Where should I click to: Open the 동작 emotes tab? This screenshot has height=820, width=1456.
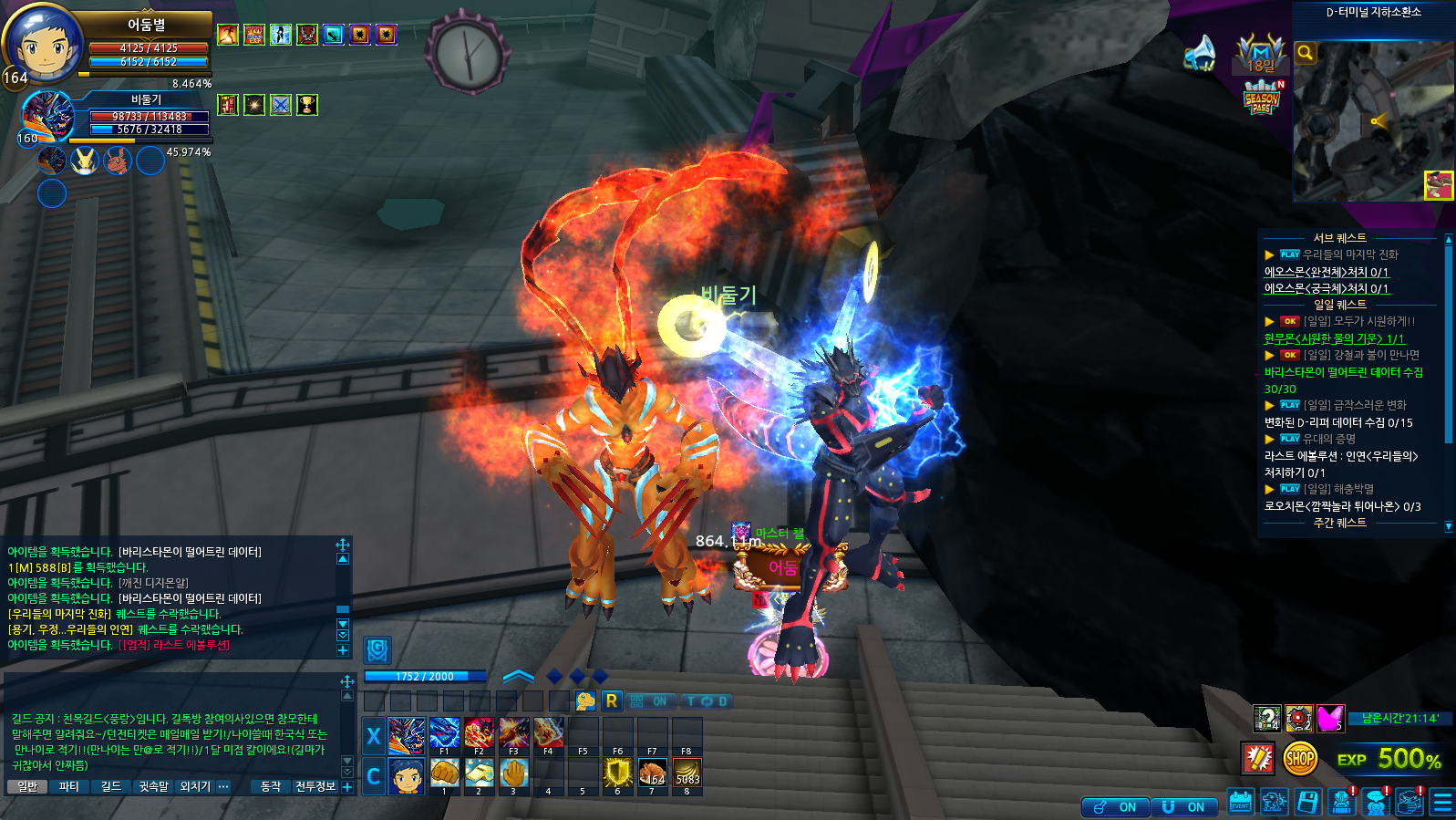click(271, 786)
